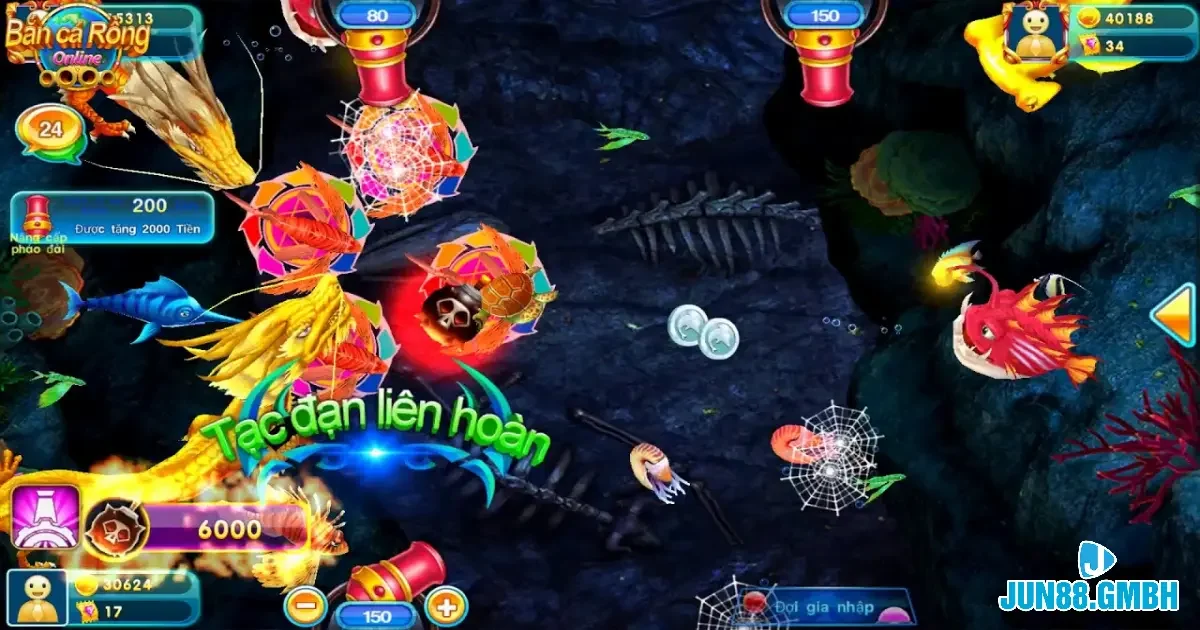Decrease cannon bet with the minus button
1200x630 pixels.
305,605
